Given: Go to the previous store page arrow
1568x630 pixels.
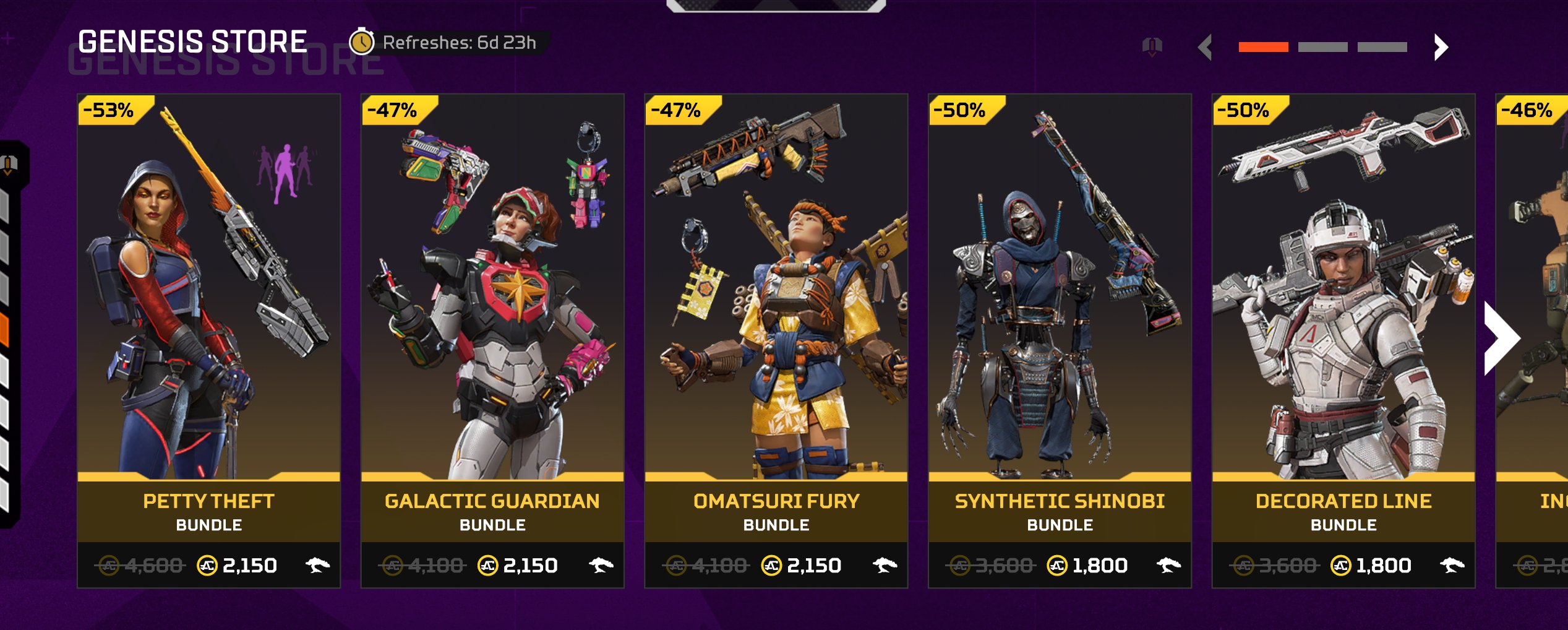Looking at the screenshot, I should [x=1205, y=47].
